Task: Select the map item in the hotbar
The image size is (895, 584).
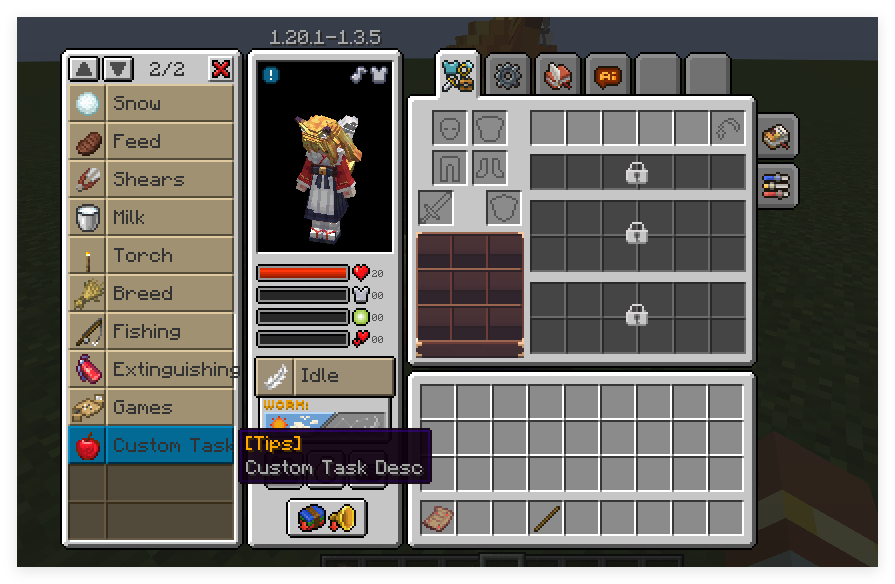Action: coord(437,518)
